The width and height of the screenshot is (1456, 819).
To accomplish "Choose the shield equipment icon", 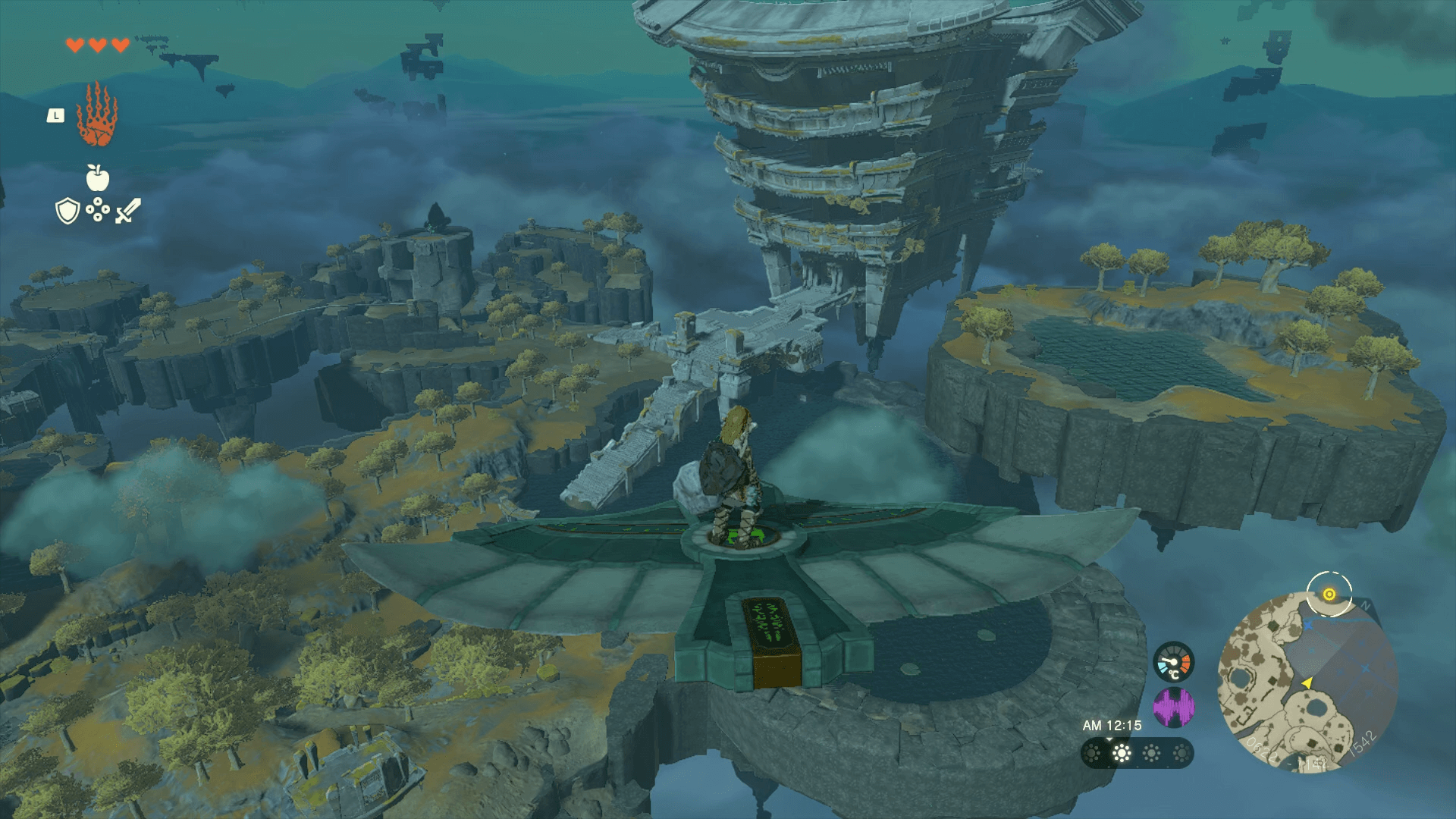I will tap(67, 211).
